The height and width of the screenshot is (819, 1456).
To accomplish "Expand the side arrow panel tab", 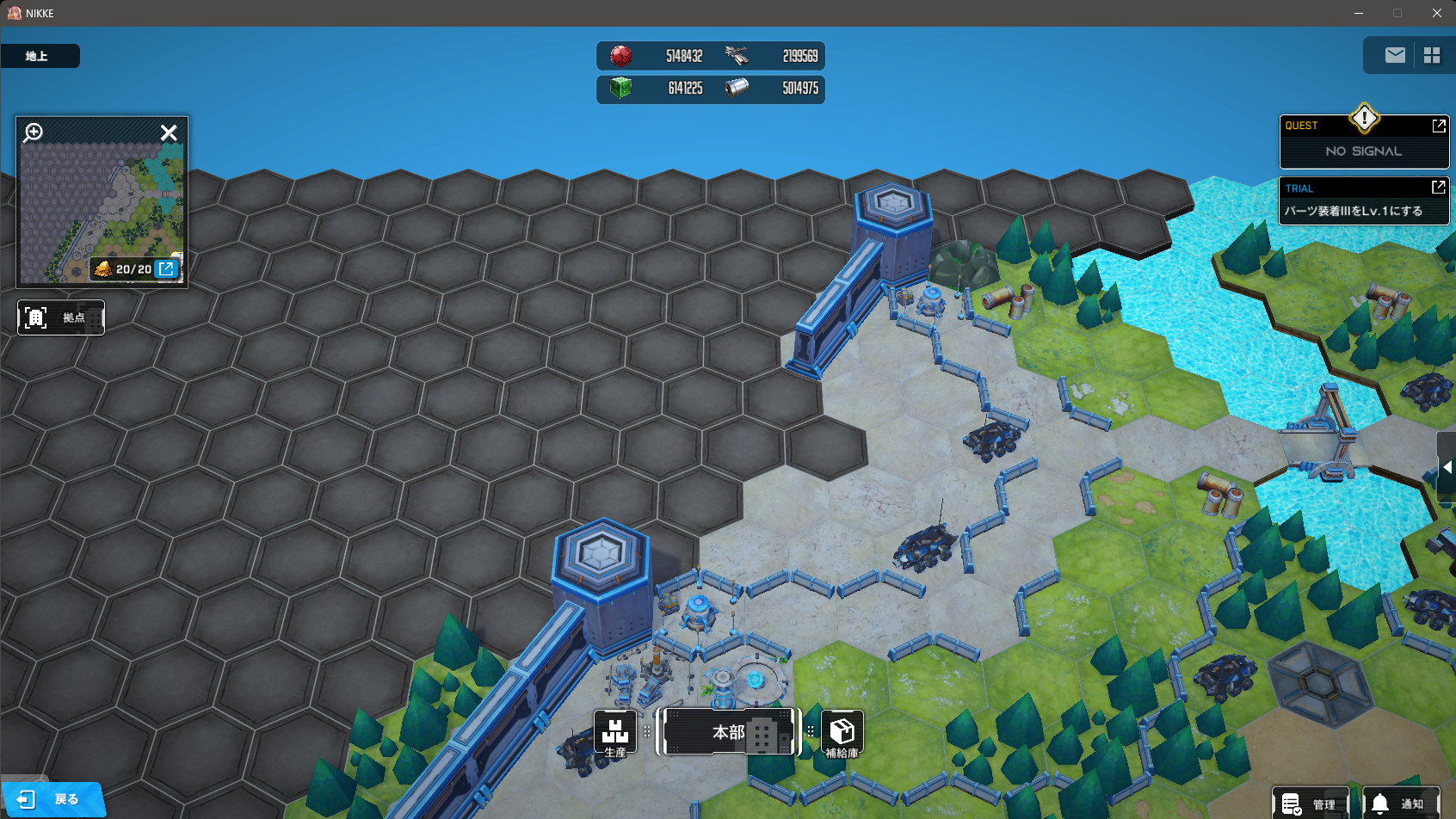I will [x=1447, y=467].
